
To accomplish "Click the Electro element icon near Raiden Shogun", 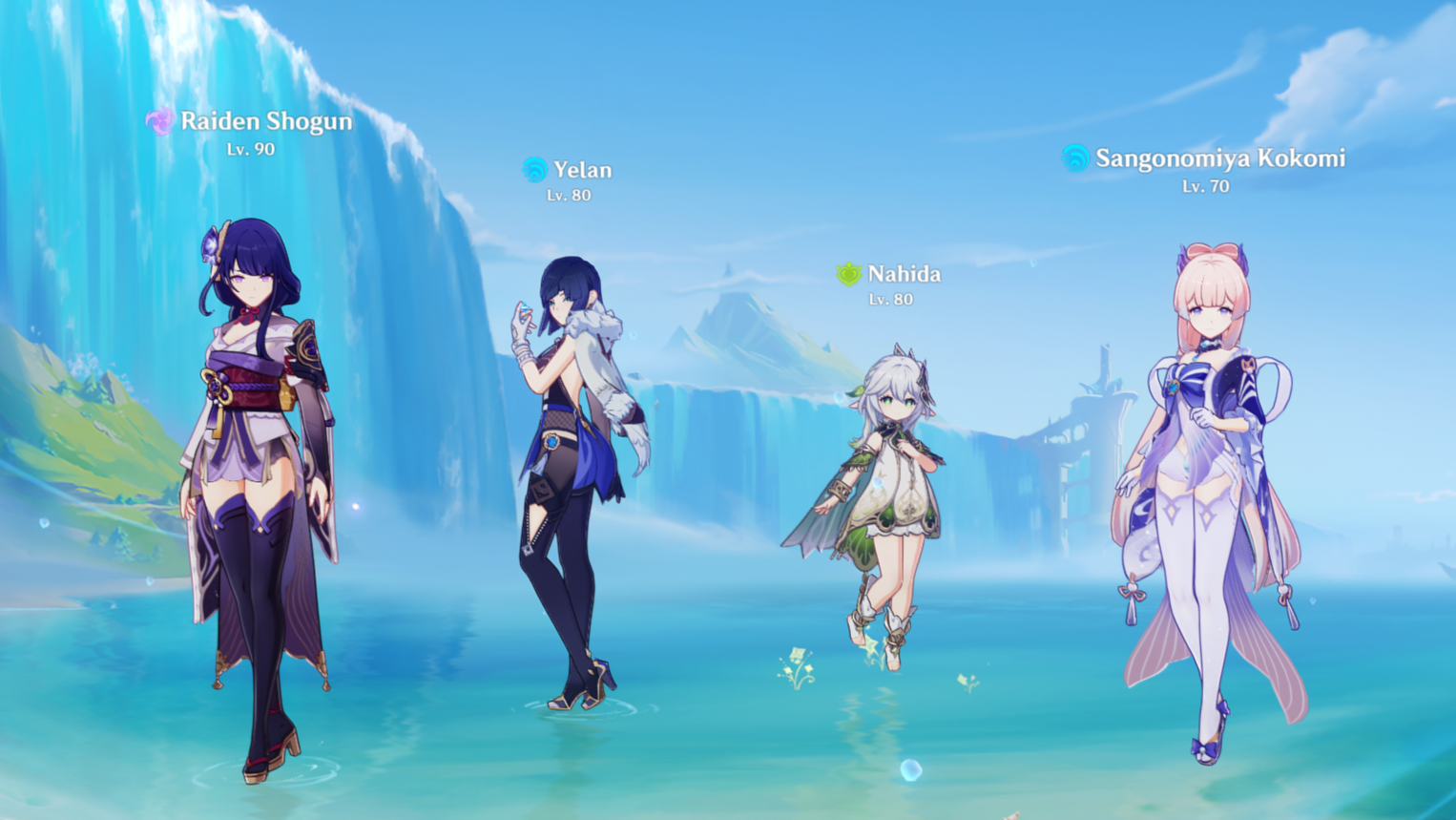I will coord(162,121).
